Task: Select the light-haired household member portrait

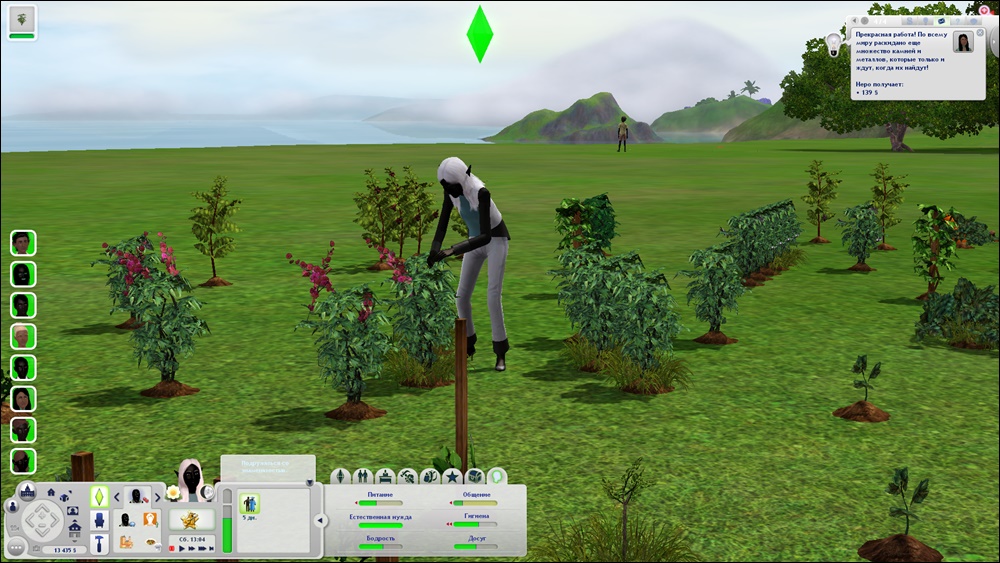Action: (22, 336)
